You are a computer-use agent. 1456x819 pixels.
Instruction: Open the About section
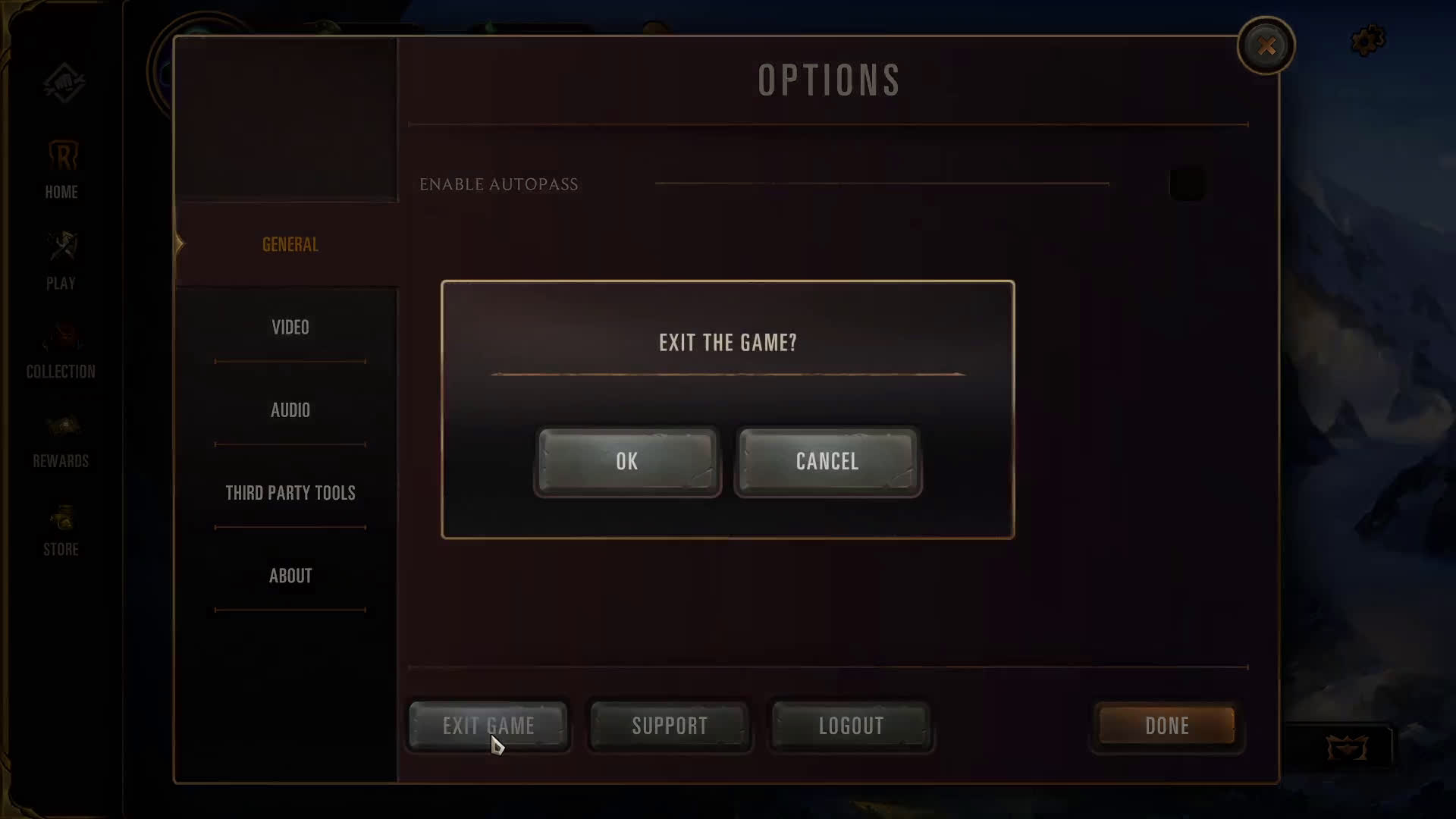290,576
